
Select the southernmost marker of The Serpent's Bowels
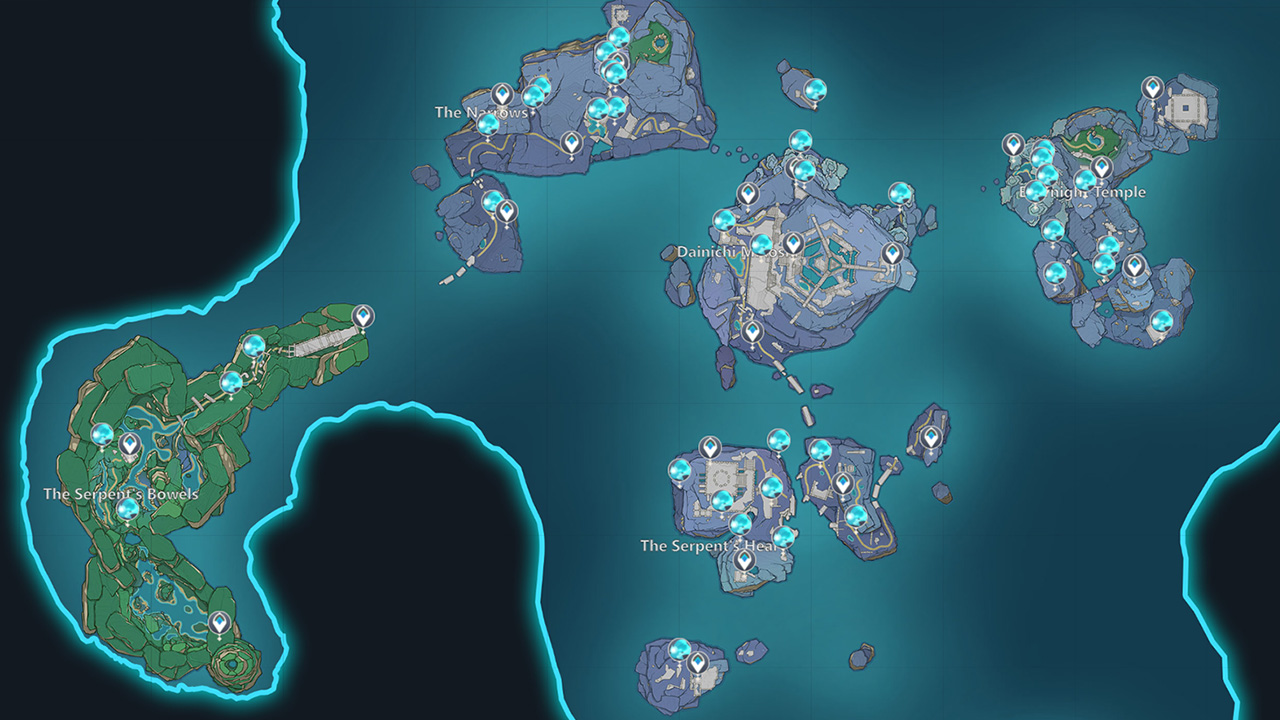pyautogui.click(x=220, y=622)
